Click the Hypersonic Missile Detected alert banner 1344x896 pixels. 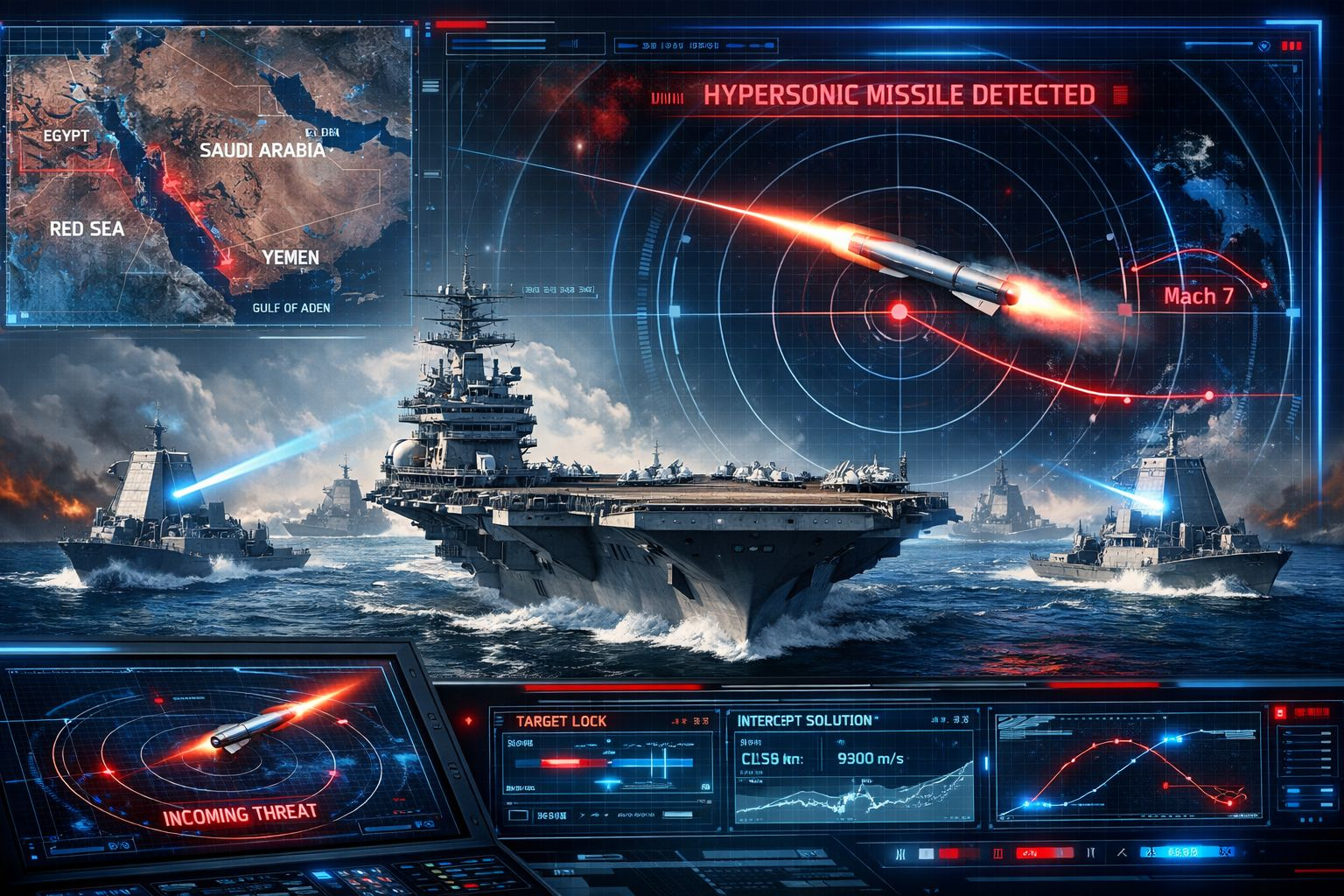[898, 95]
